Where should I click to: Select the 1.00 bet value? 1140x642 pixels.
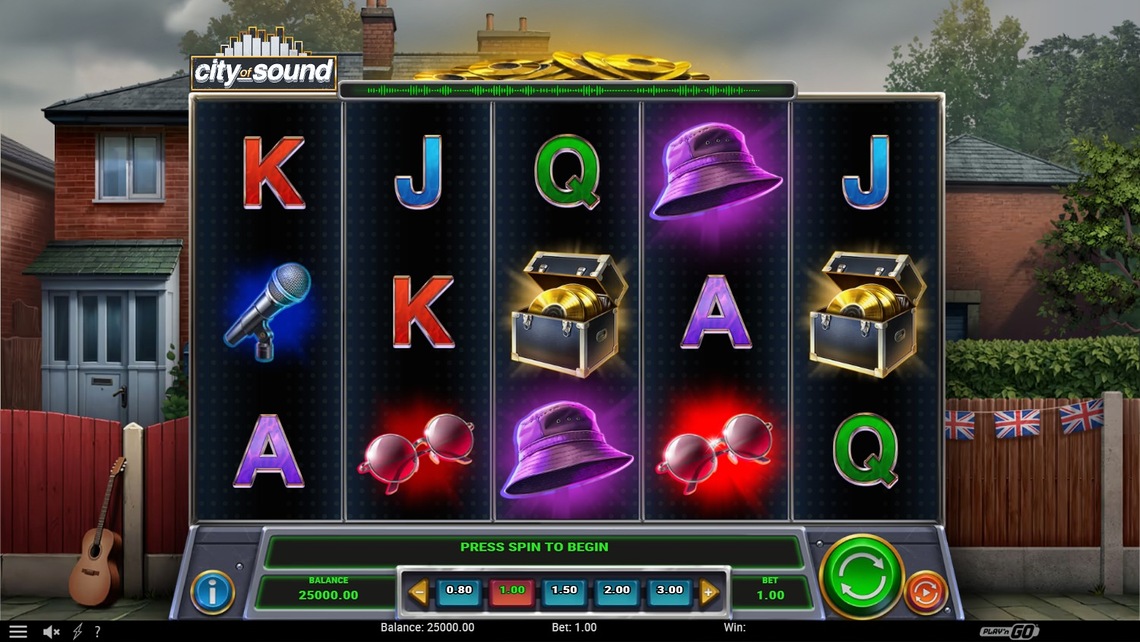512,591
